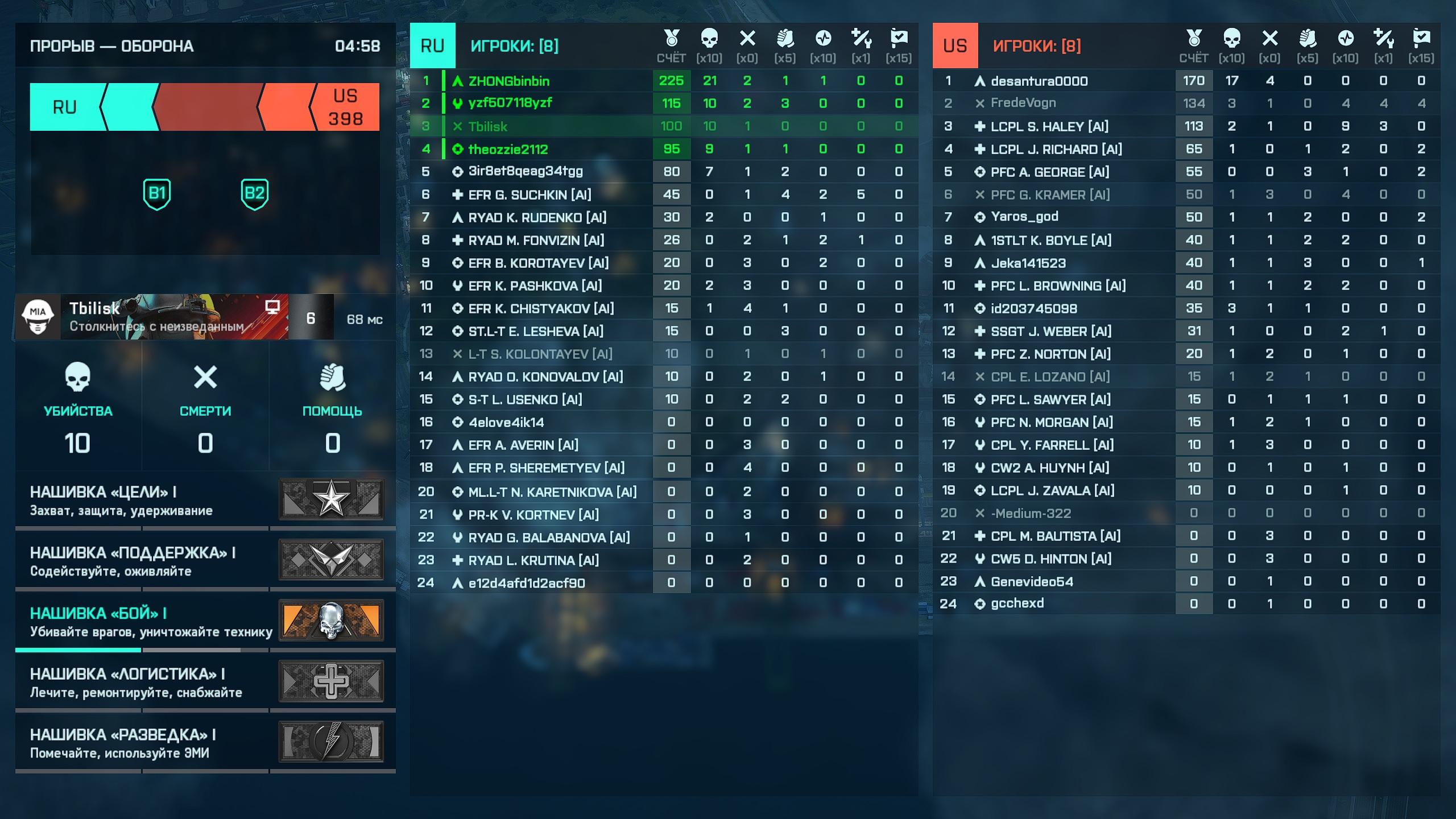Pick theozzie2112 on the RU team

[508, 149]
